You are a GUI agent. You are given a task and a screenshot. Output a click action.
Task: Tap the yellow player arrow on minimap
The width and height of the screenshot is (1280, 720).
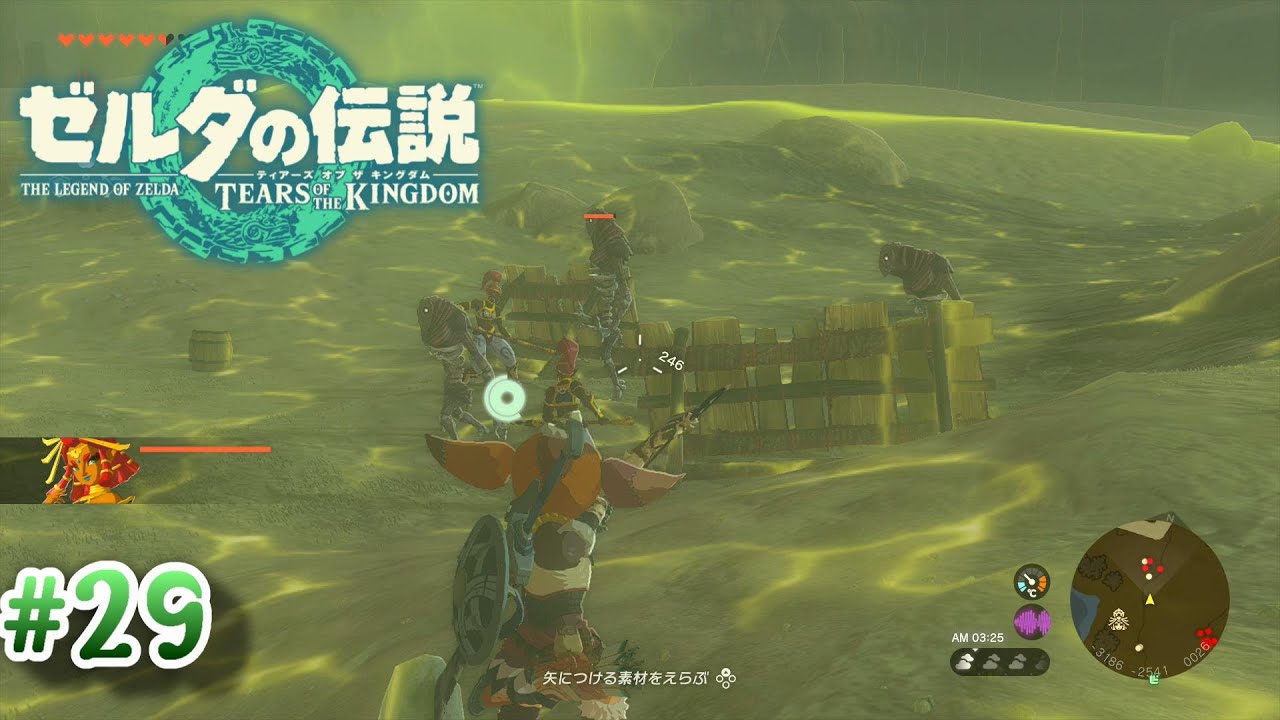[1150, 600]
